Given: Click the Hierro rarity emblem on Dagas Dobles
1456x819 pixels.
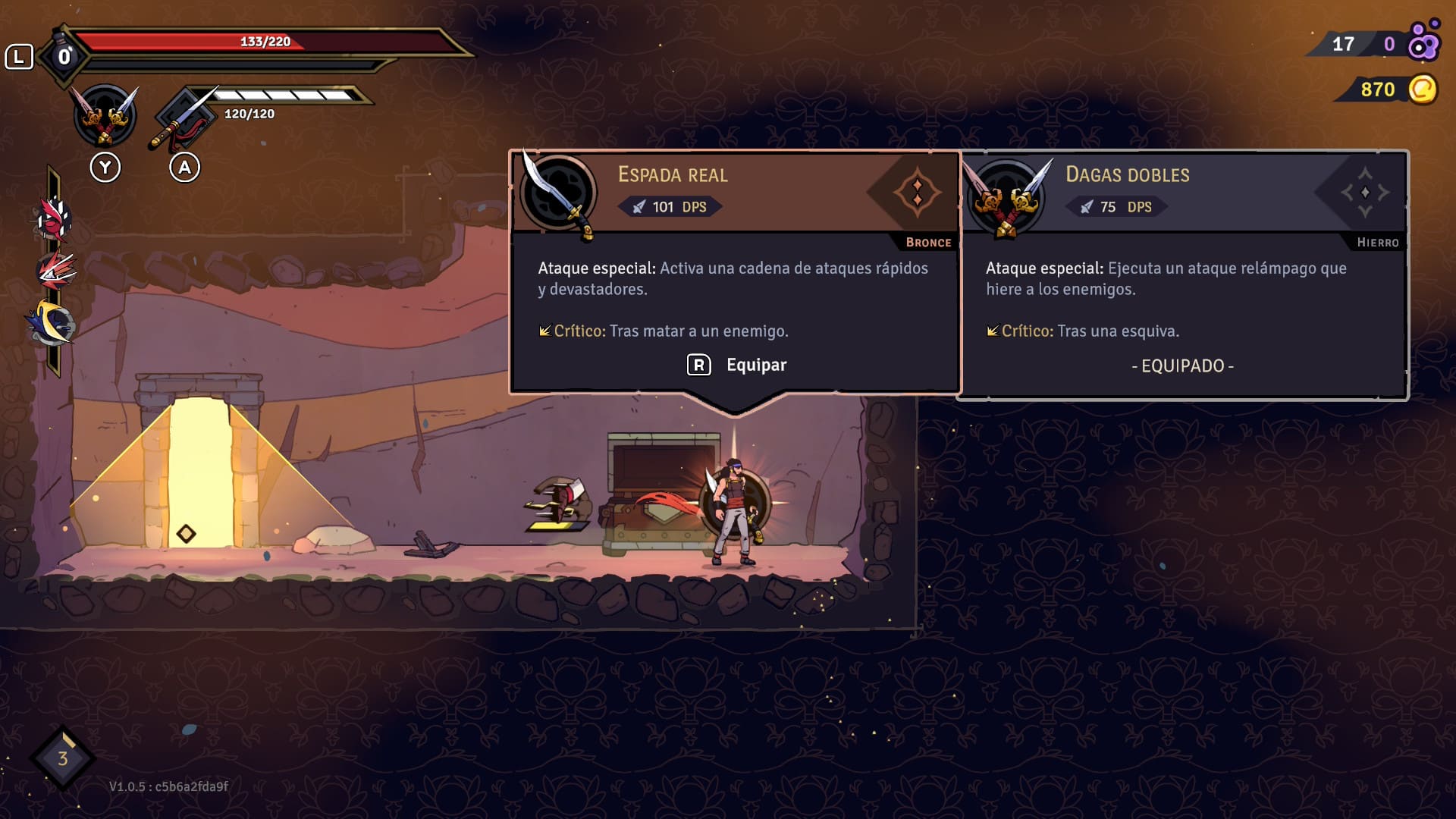Looking at the screenshot, I should point(1364,193).
